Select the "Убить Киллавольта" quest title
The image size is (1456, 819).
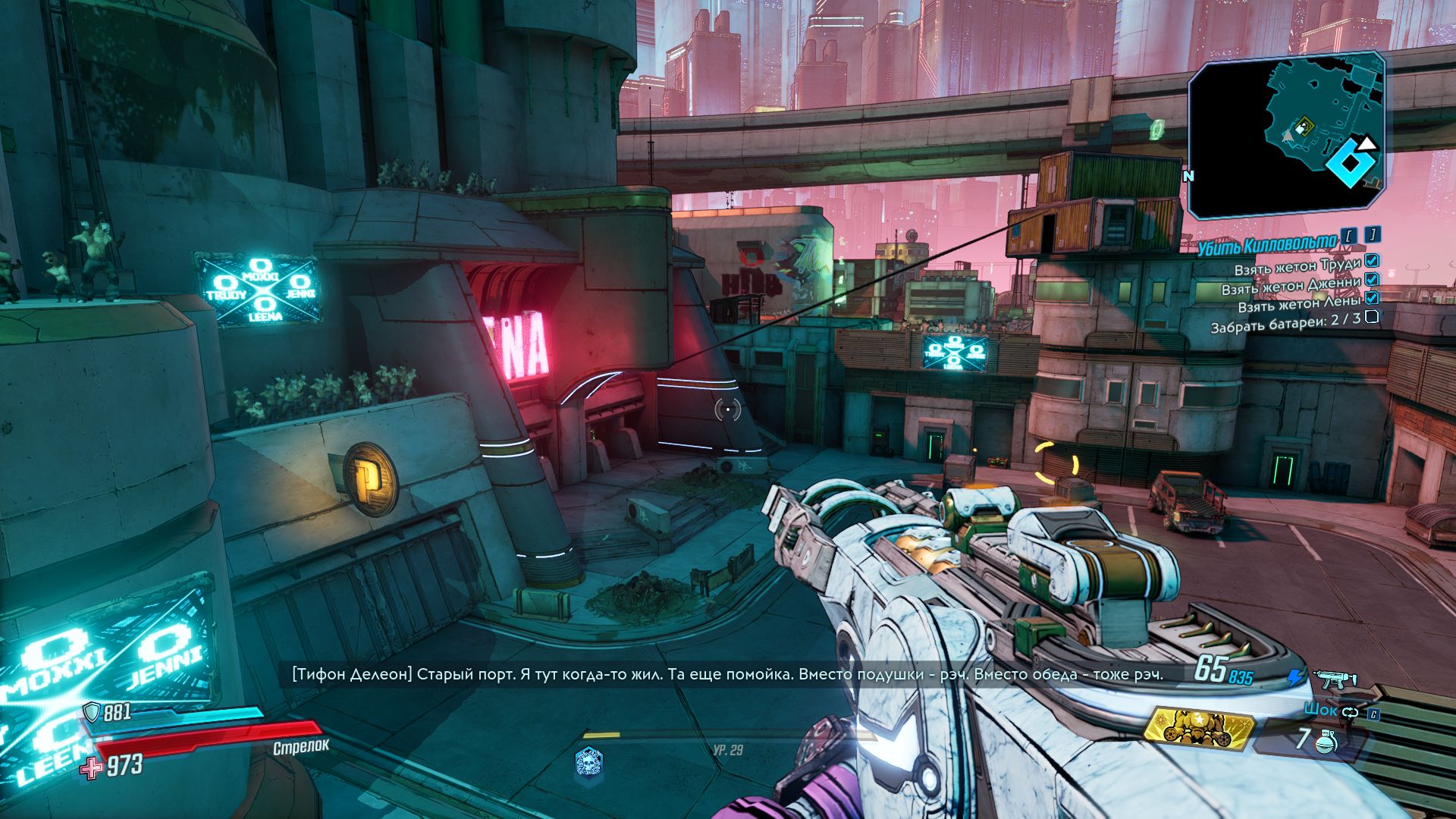[x=1267, y=243]
